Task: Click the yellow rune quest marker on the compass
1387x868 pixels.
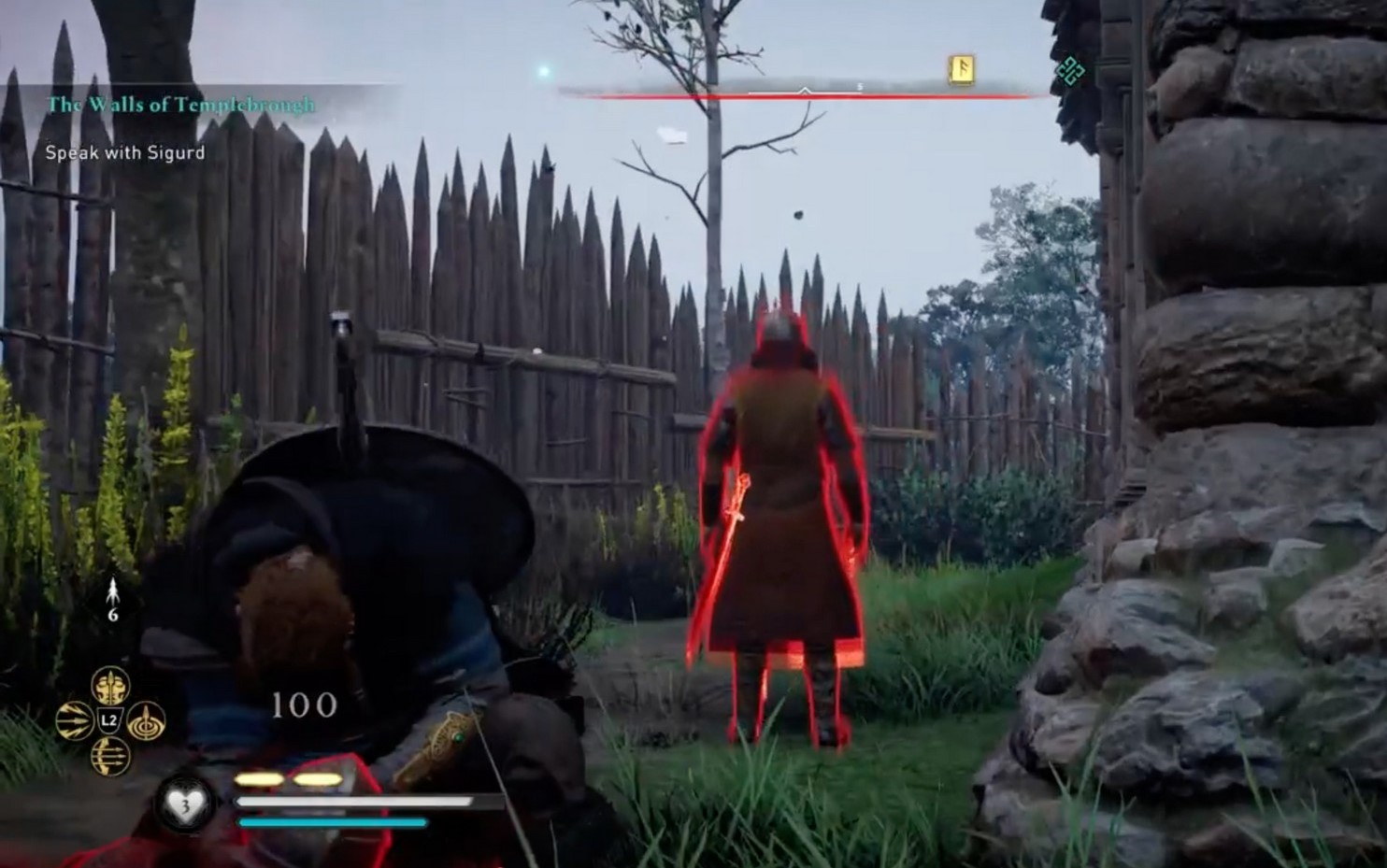Action: point(963,69)
